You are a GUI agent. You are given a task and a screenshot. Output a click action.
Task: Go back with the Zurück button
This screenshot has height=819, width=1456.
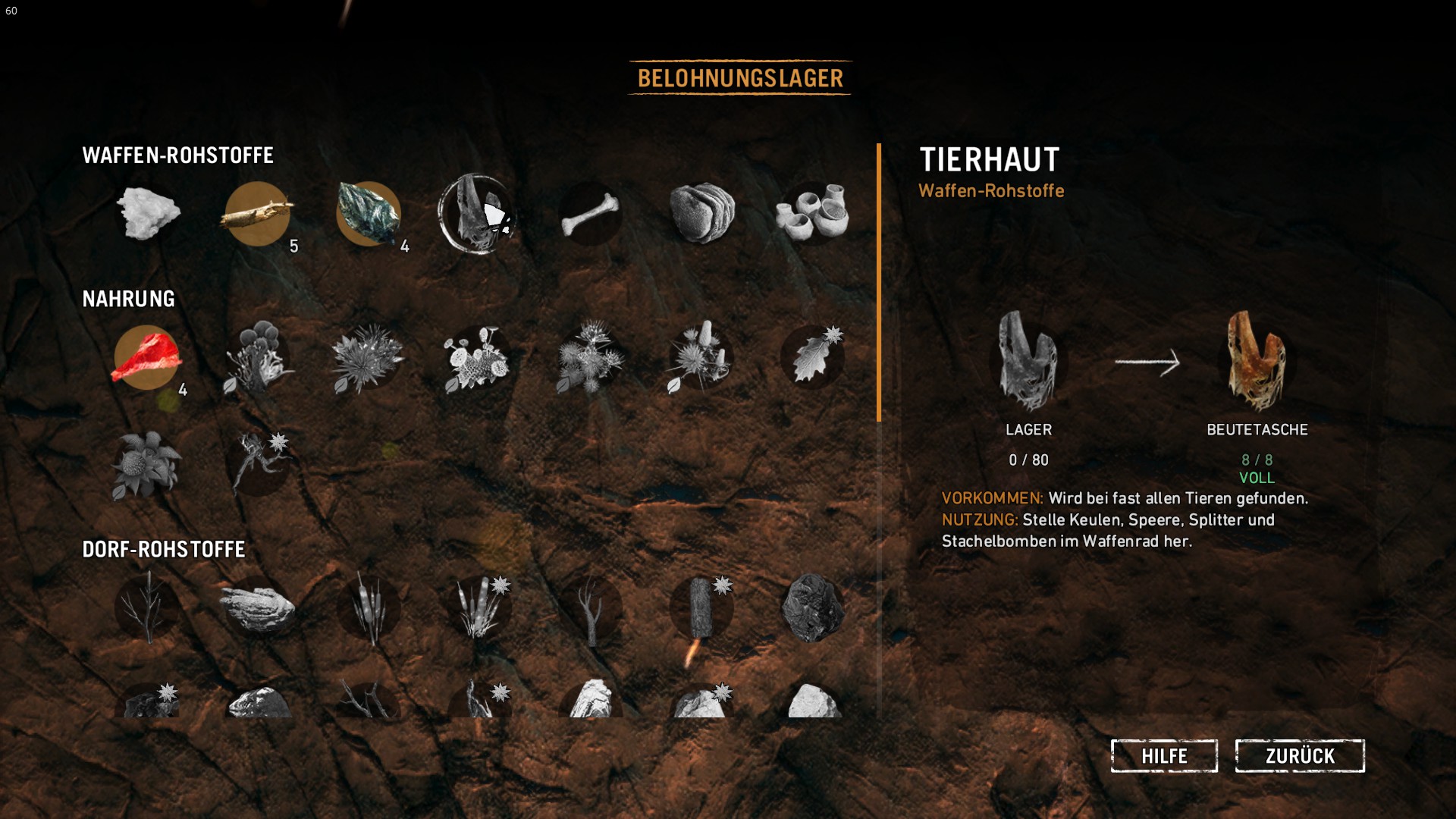pyautogui.click(x=1300, y=756)
